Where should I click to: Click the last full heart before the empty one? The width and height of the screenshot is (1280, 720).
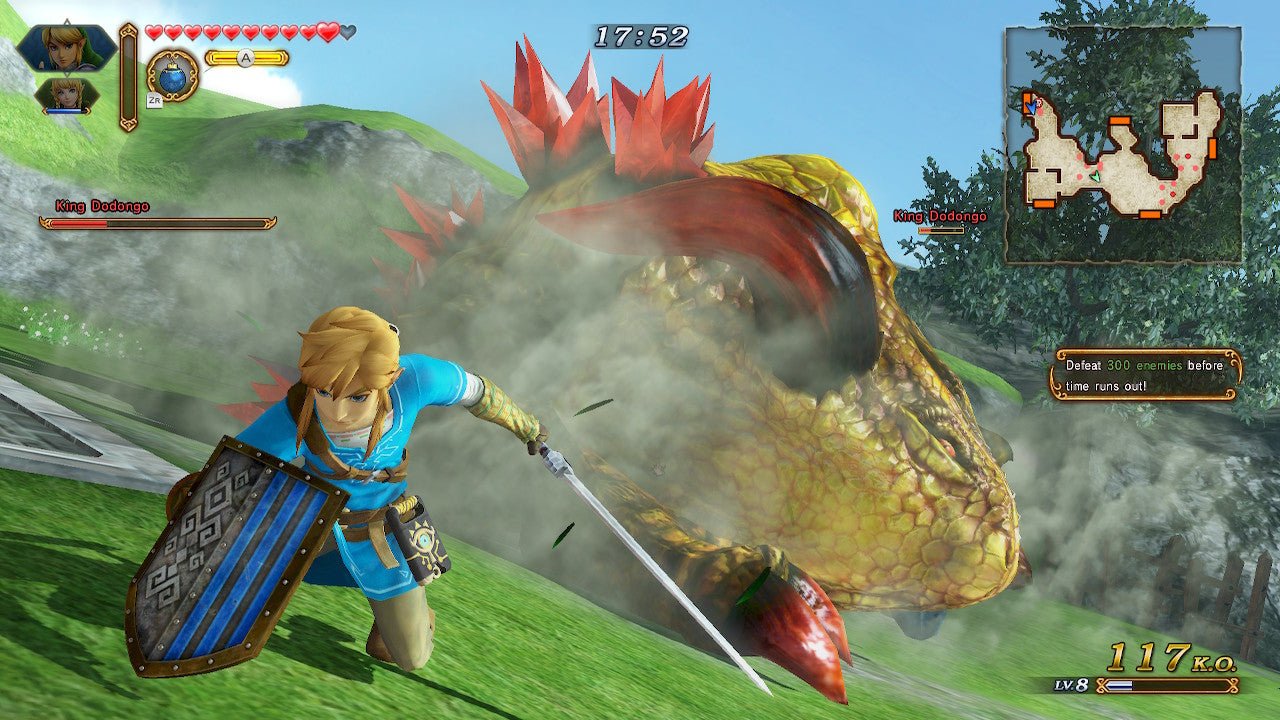pyautogui.click(x=328, y=32)
